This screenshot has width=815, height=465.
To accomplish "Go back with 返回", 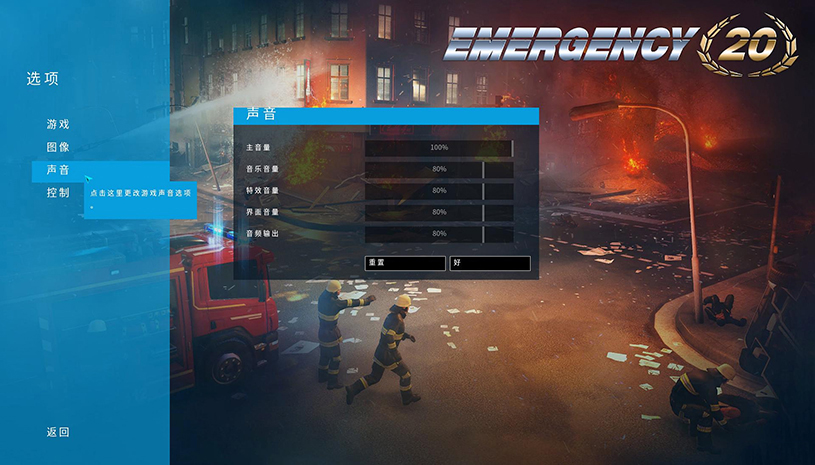I will (x=58, y=432).
